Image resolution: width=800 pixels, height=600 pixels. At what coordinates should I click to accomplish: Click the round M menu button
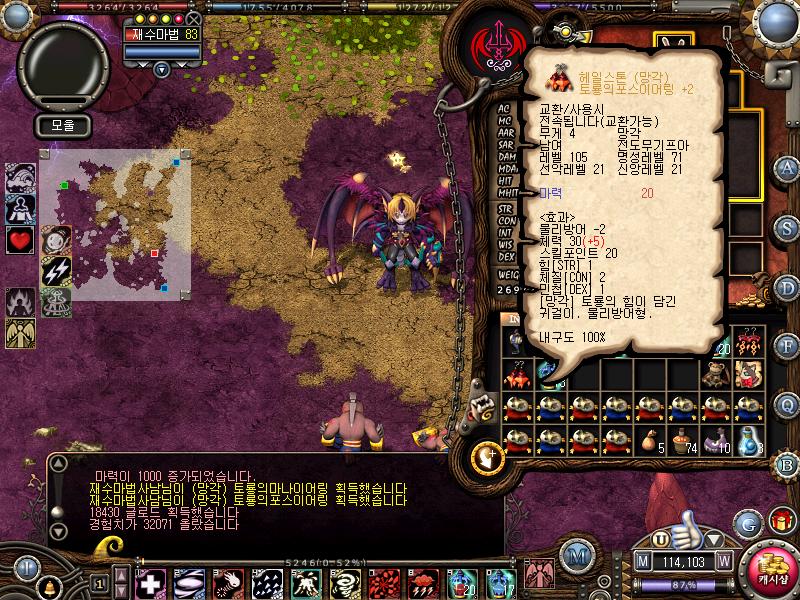pos(576,554)
